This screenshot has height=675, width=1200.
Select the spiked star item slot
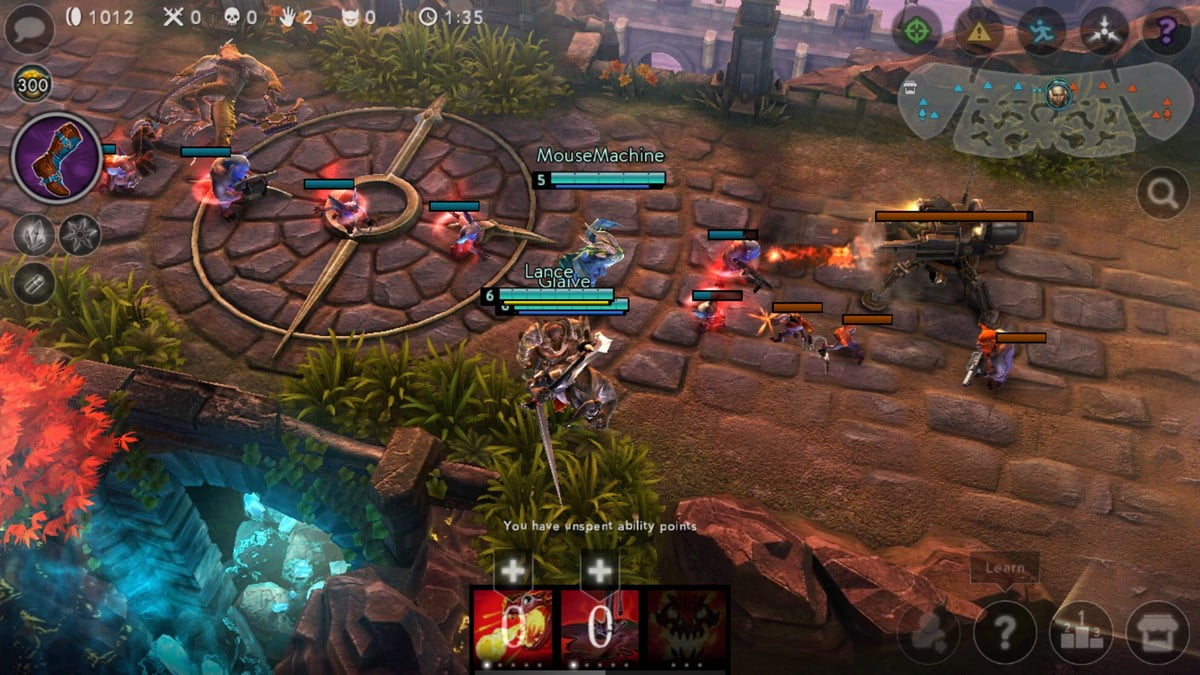coord(79,235)
